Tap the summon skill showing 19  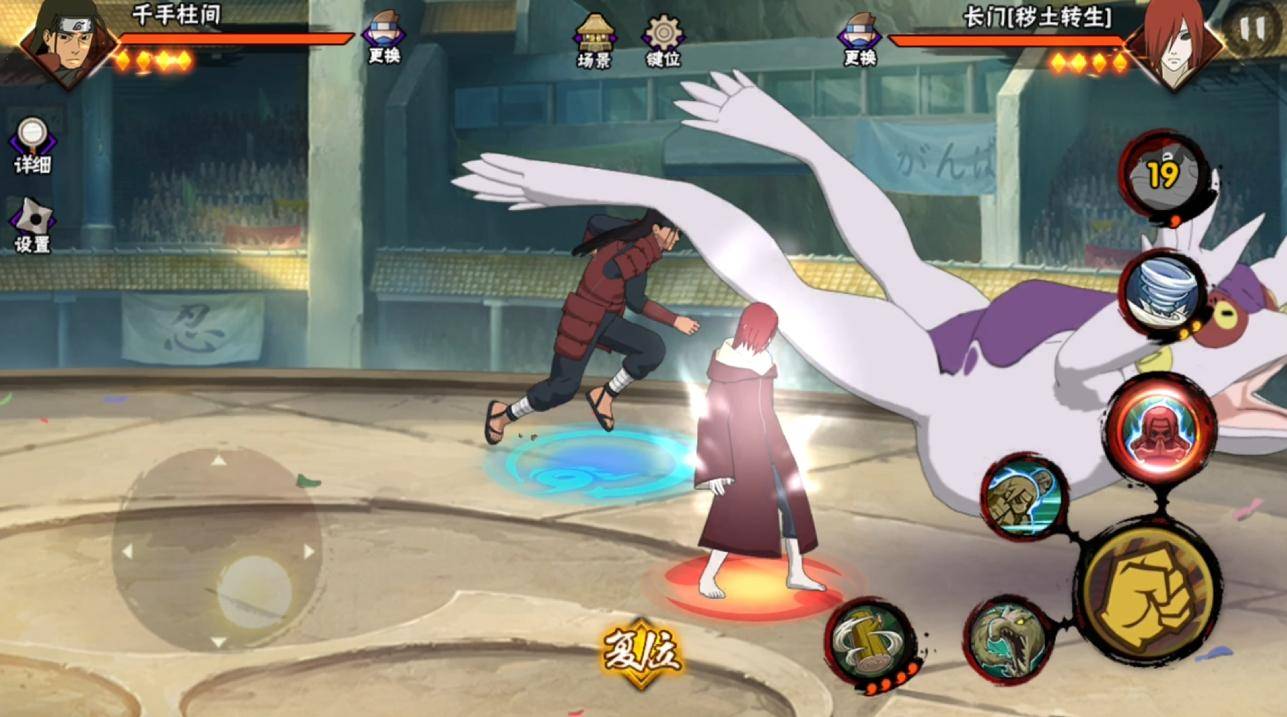point(1161,175)
